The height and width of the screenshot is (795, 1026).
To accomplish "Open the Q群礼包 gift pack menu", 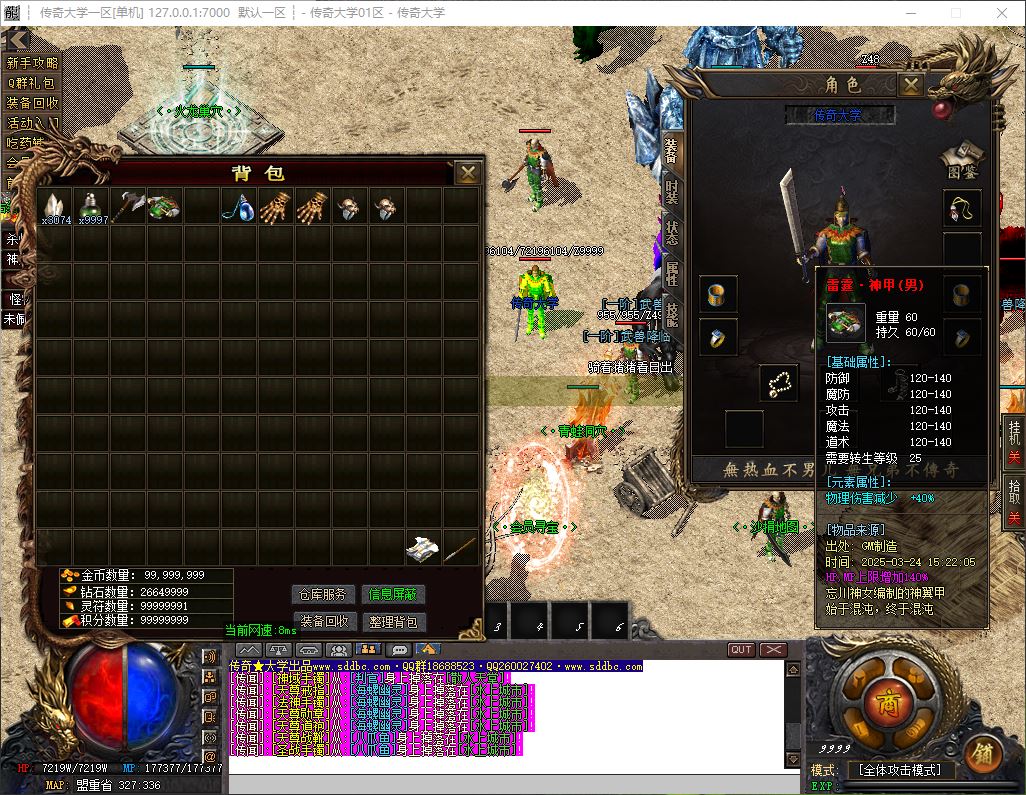I will click(32, 83).
